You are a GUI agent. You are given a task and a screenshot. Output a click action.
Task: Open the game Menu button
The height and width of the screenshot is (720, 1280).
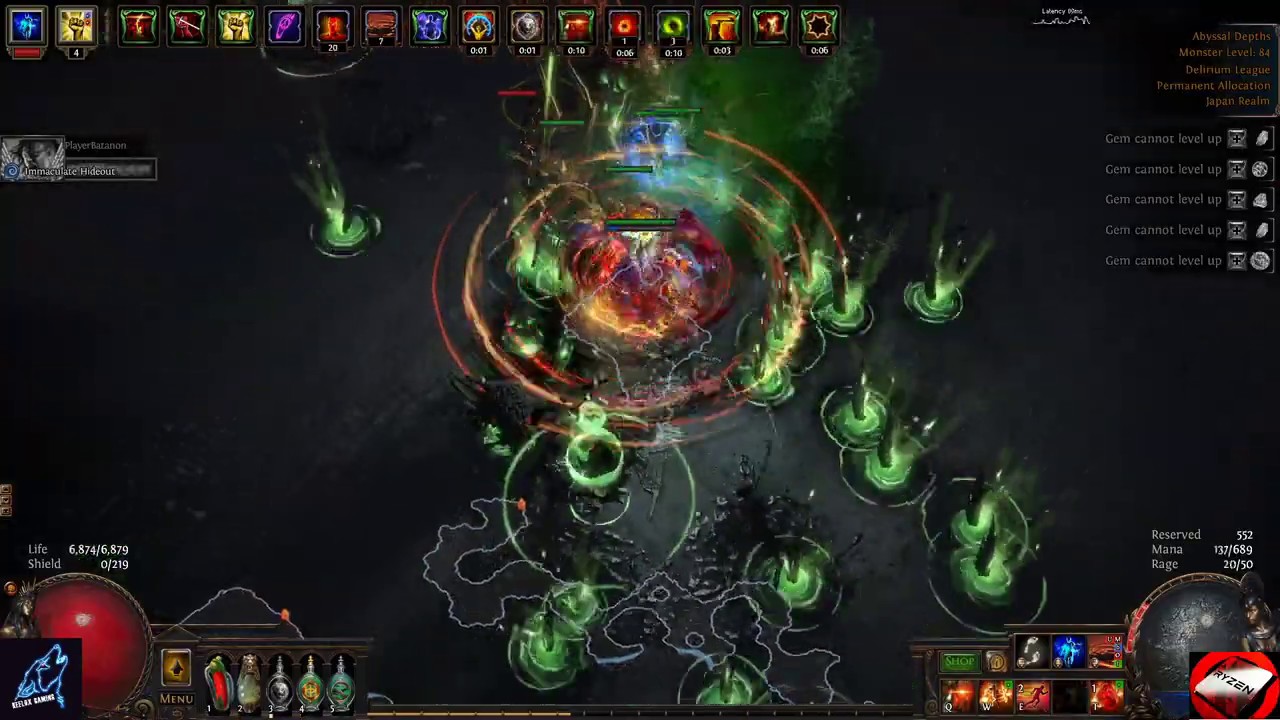tap(176, 699)
